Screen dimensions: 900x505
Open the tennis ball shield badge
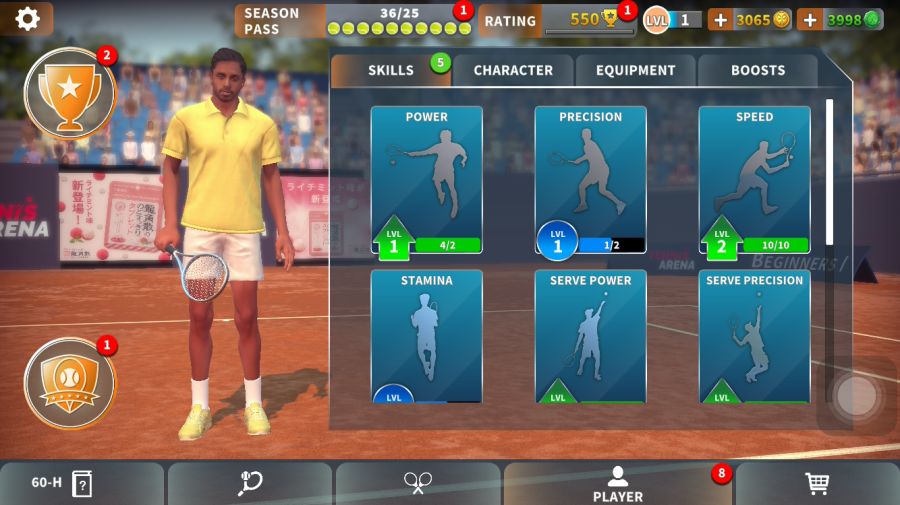click(x=69, y=383)
